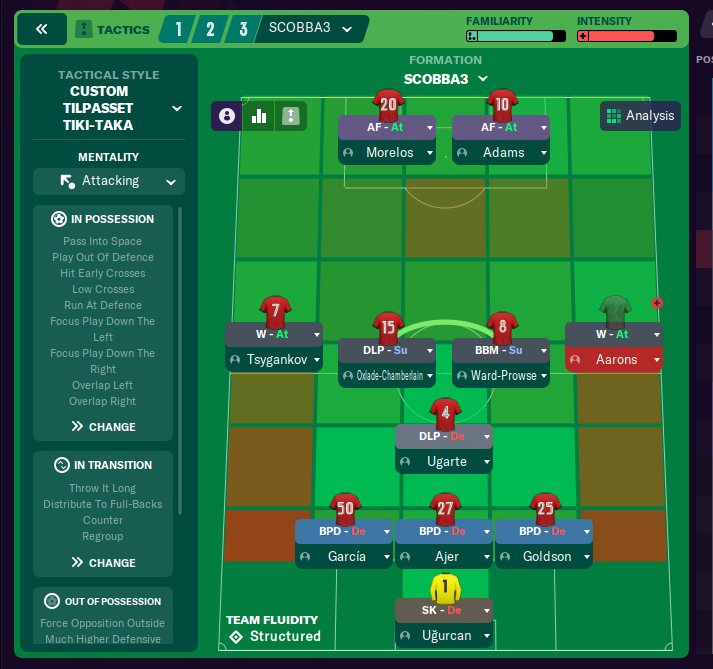Open the Aarons player slot dropdown

tap(657, 359)
